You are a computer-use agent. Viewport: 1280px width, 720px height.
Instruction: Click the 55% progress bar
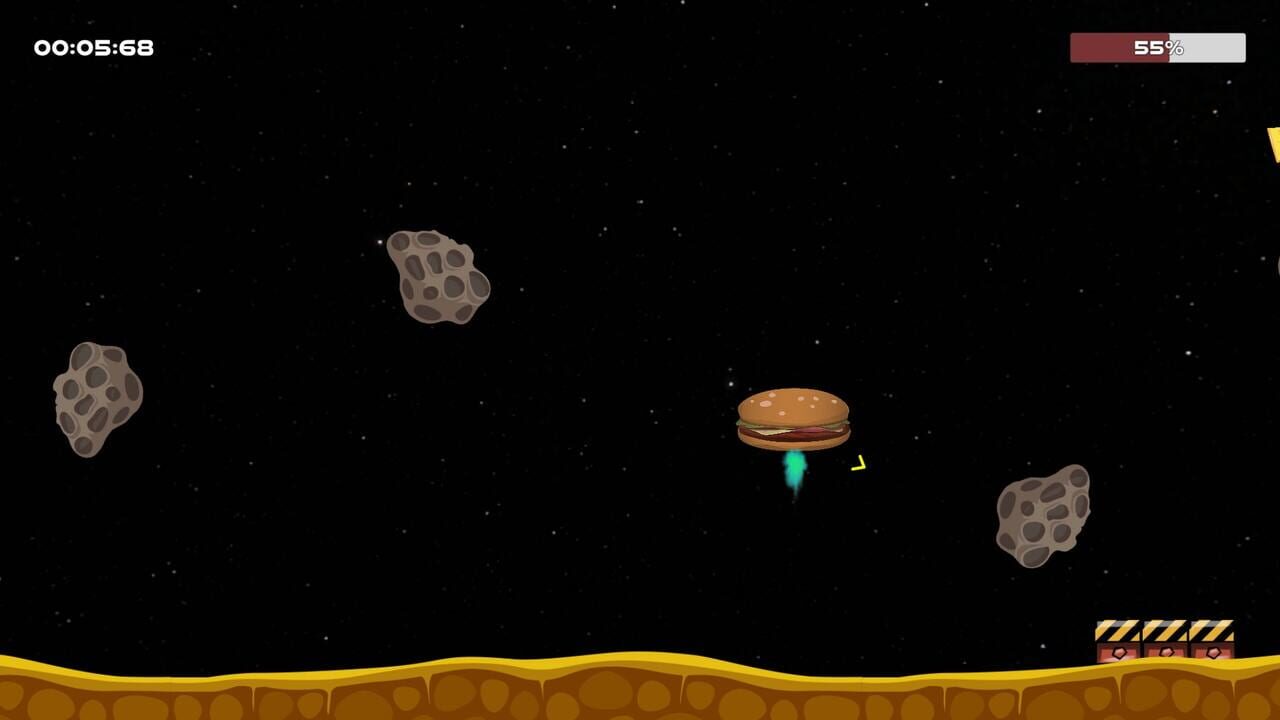coord(1157,45)
